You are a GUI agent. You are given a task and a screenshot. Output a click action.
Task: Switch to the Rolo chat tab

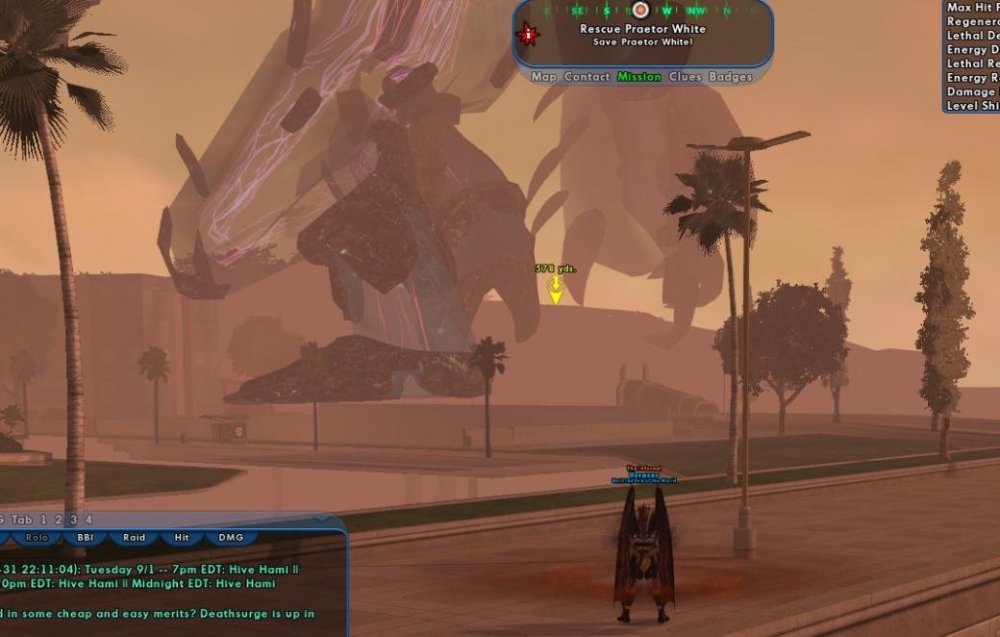(x=37, y=538)
